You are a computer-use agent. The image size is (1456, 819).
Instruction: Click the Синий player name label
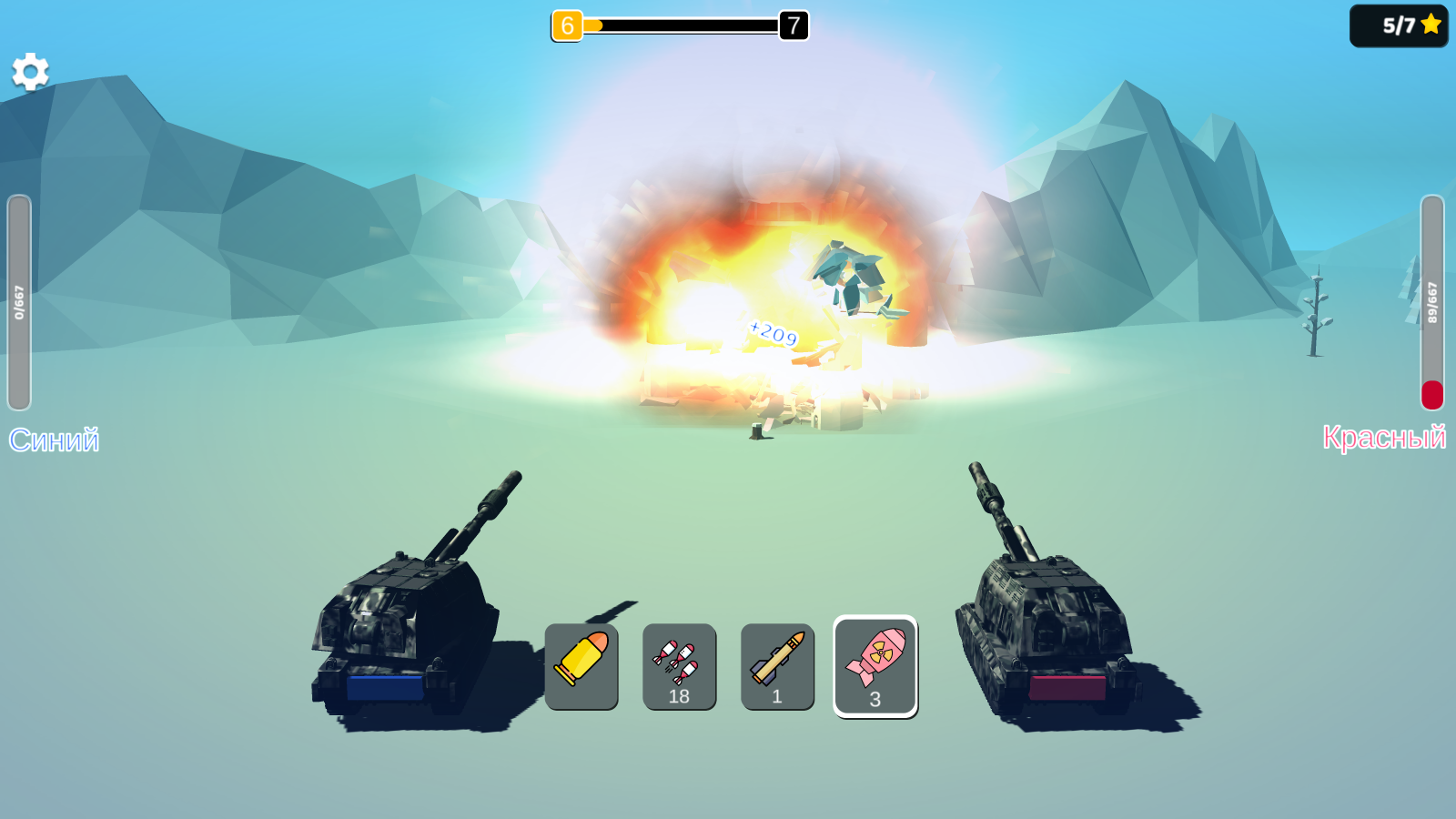55,440
